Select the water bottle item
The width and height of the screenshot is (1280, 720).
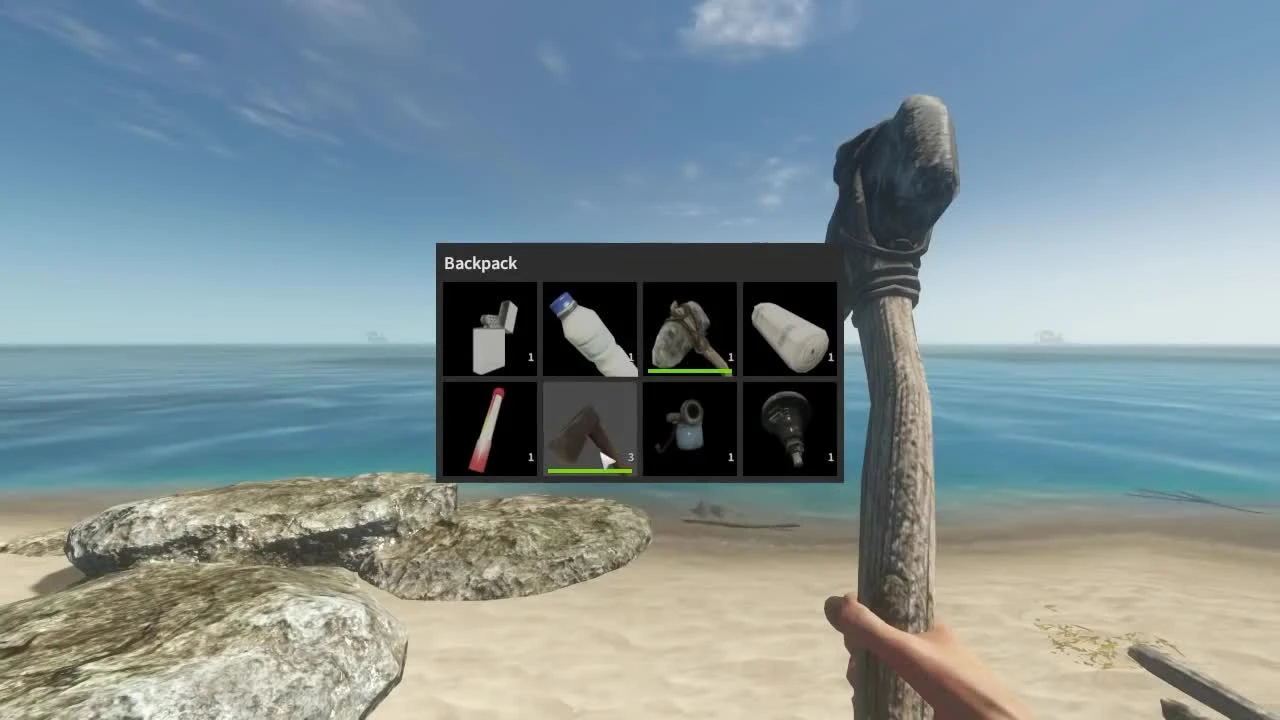pyautogui.click(x=590, y=330)
